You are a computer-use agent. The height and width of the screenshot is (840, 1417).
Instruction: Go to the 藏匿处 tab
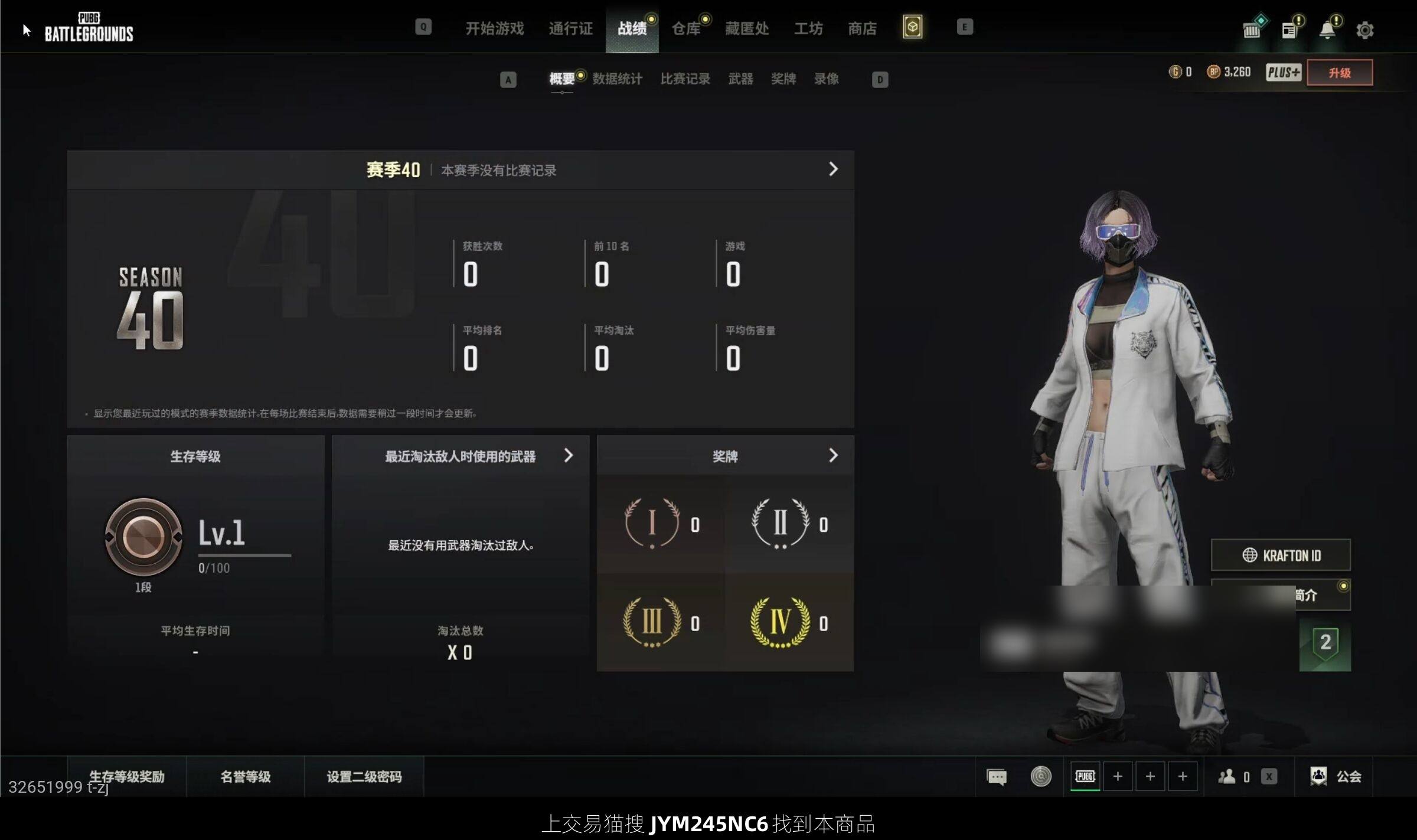tap(747, 28)
